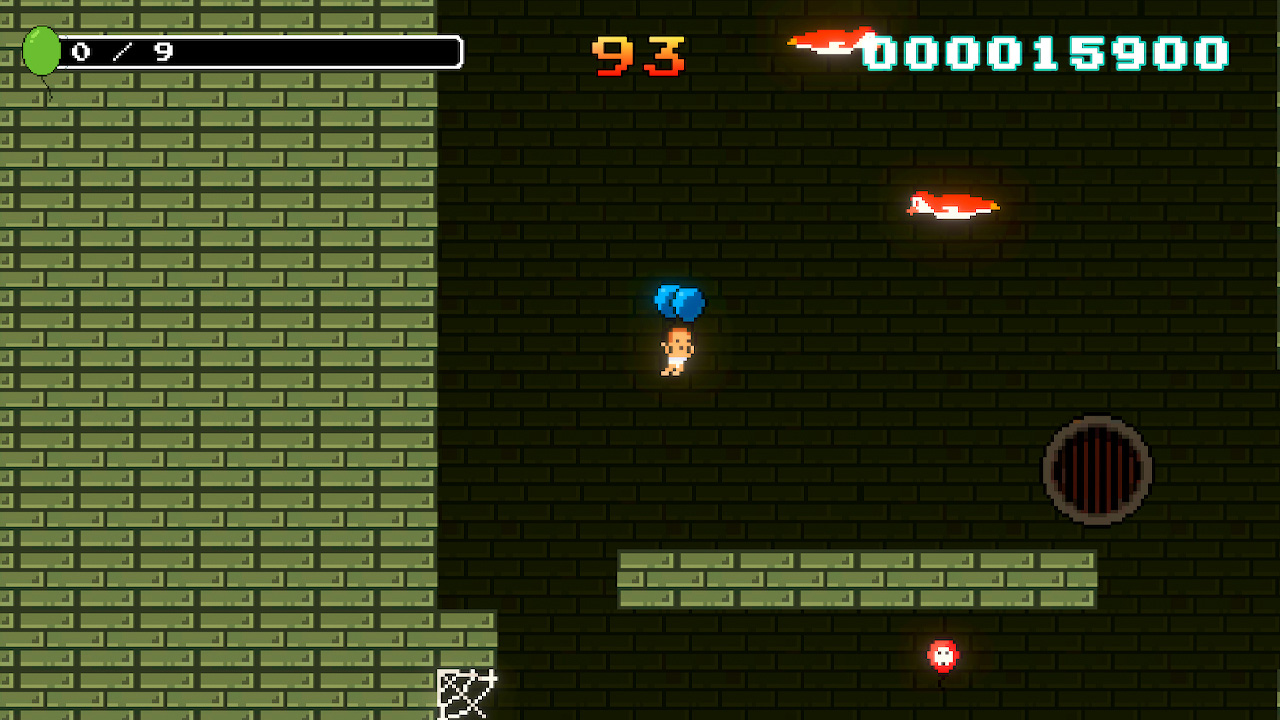Screen dimensions: 1280x720
Task: Select the red bird icon next to the score
Action: (x=830, y=44)
